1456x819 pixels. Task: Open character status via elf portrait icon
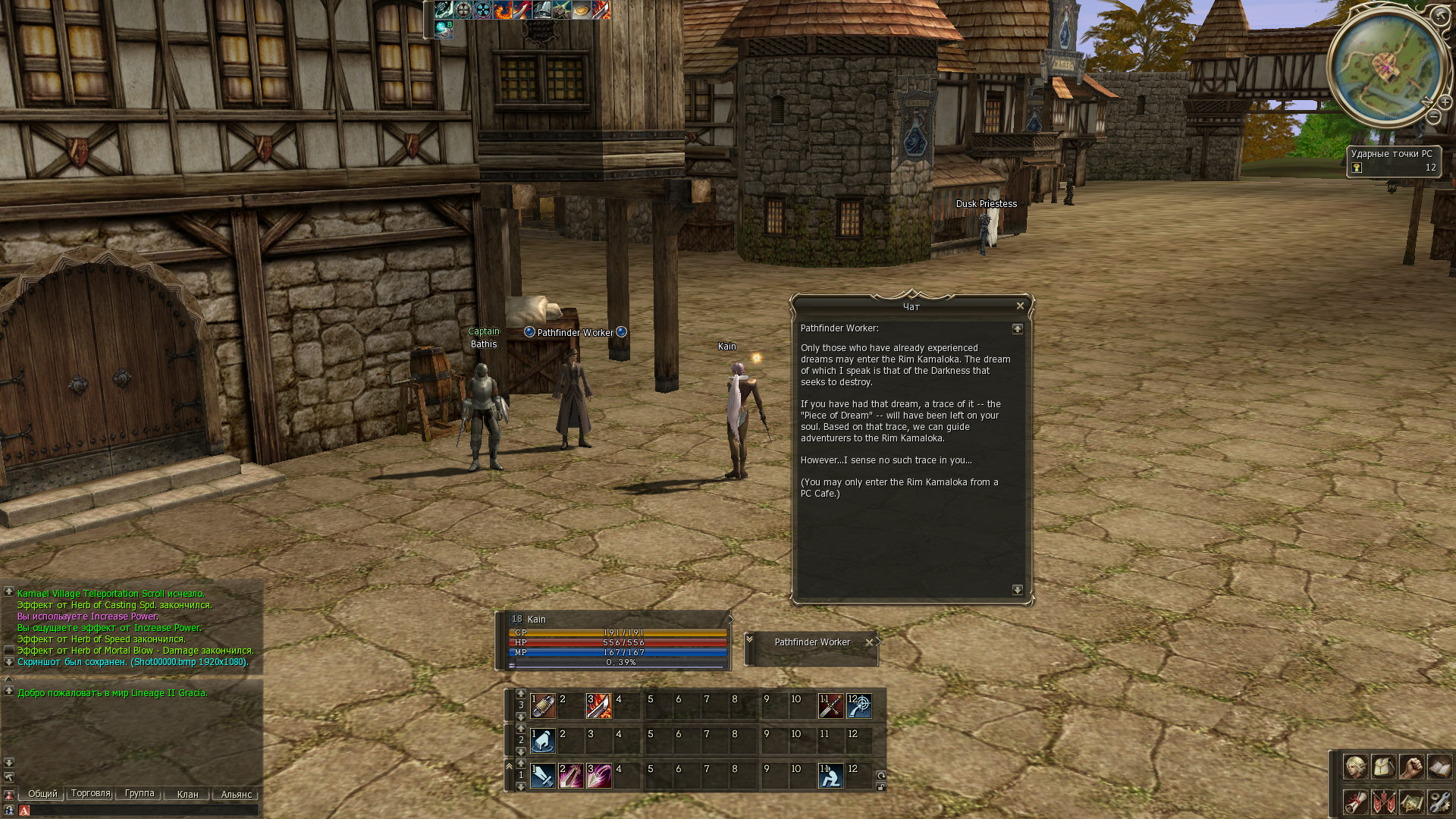1355,767
